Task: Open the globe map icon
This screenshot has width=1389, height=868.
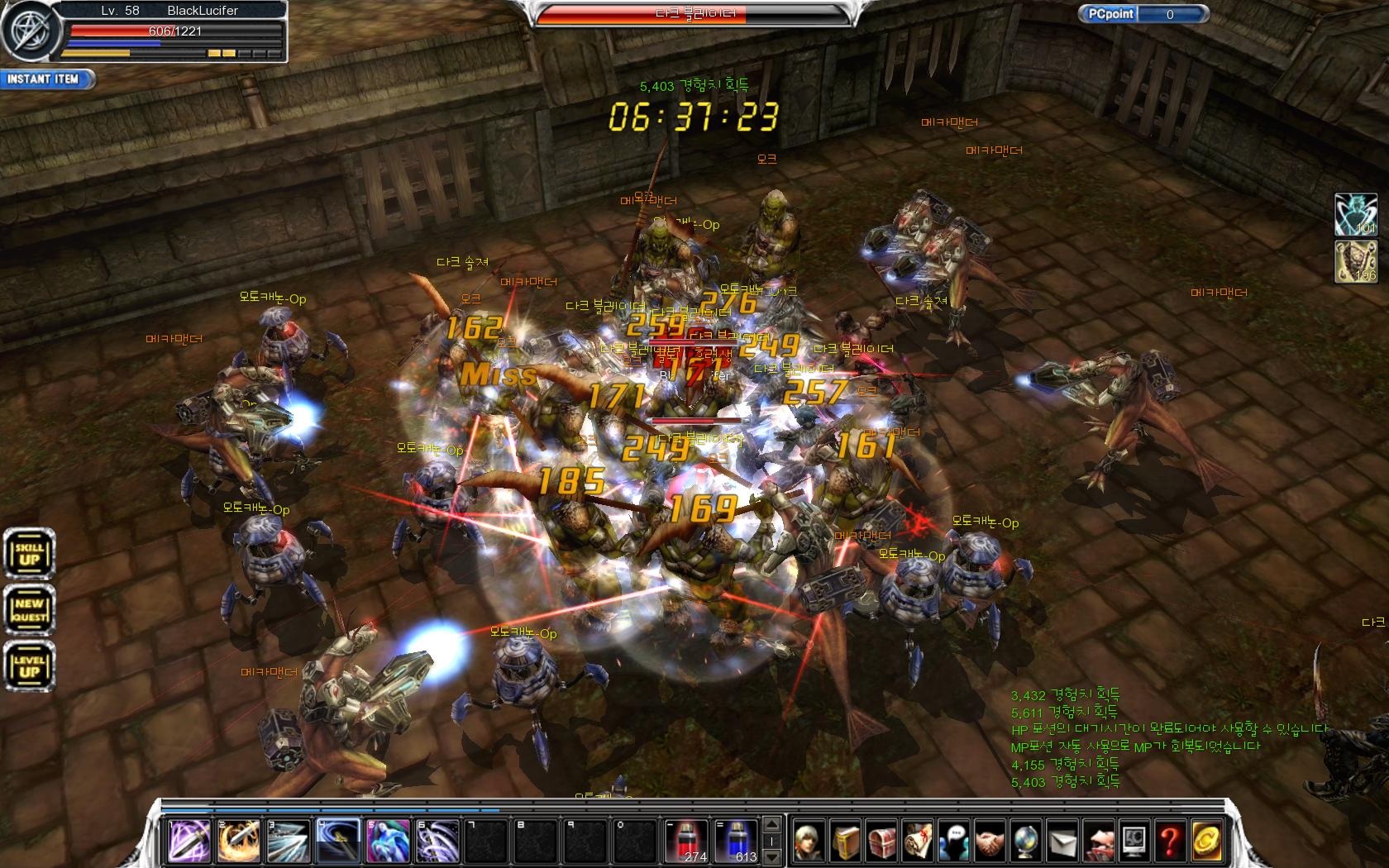Action: [x=1025, y=842]
